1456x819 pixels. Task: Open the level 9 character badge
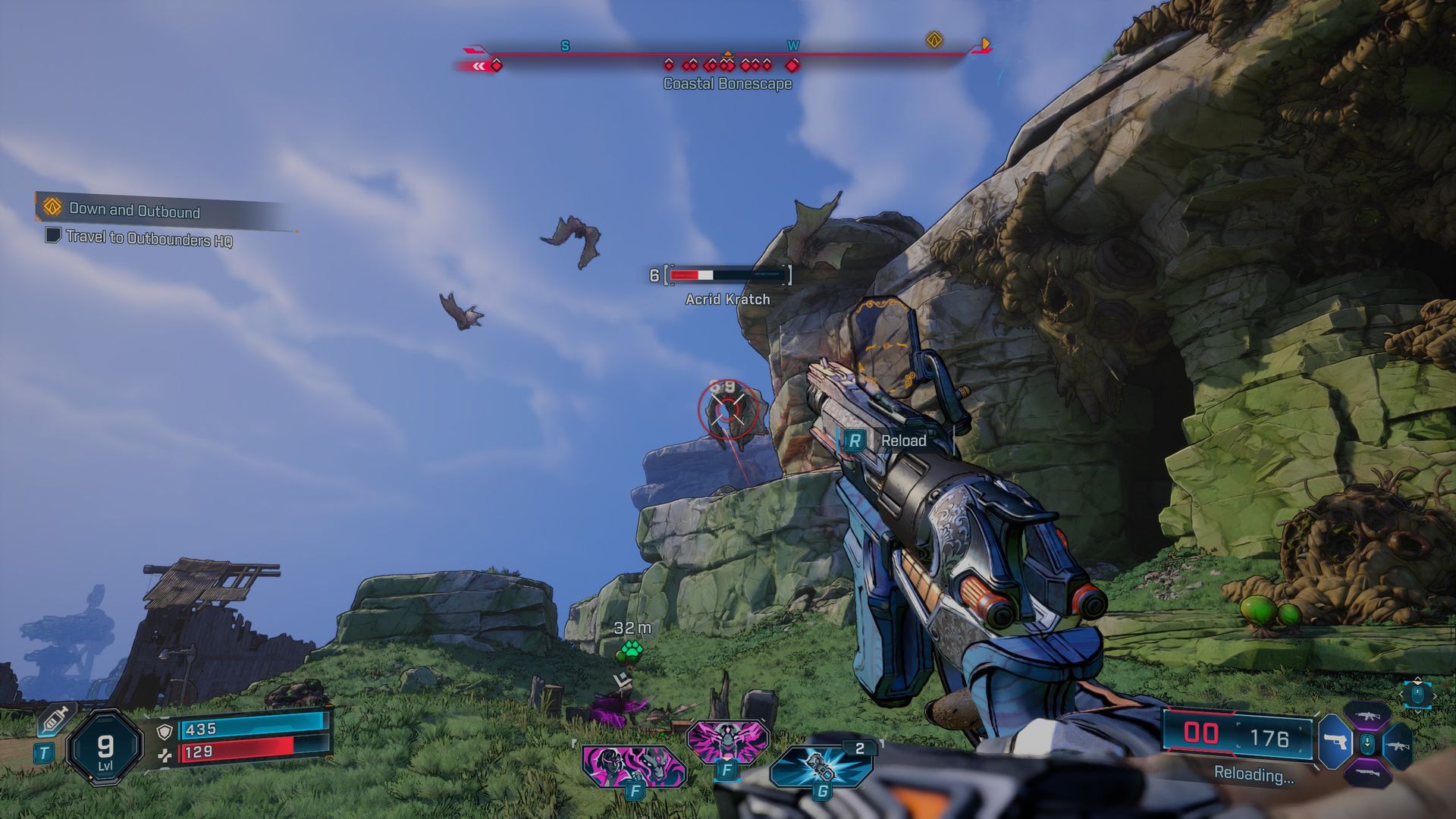[x=105, y=748]
